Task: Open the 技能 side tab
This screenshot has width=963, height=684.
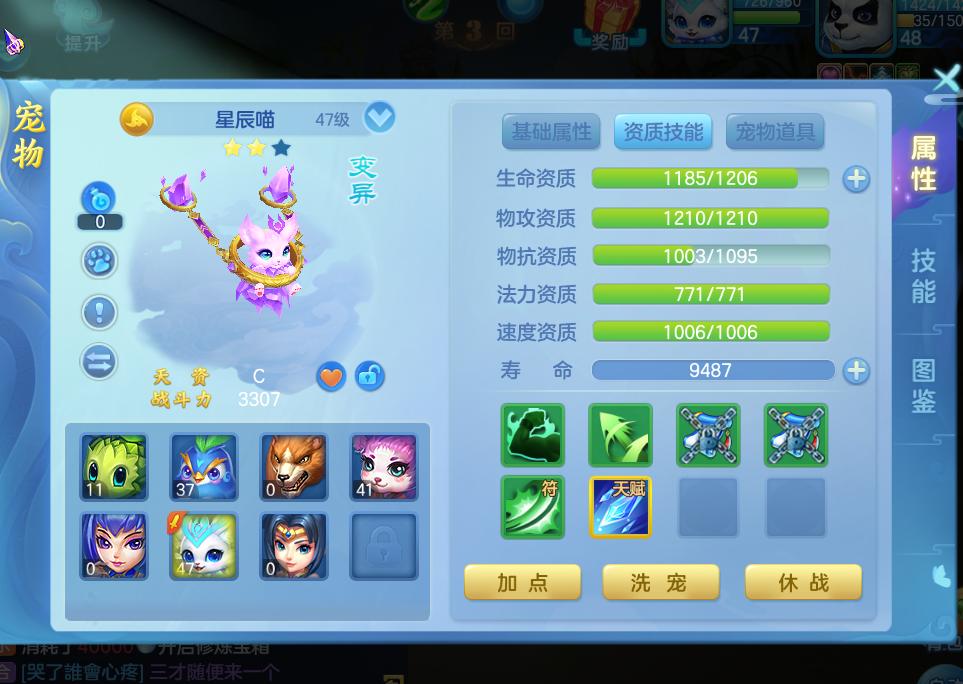Action: click(923, 276)
